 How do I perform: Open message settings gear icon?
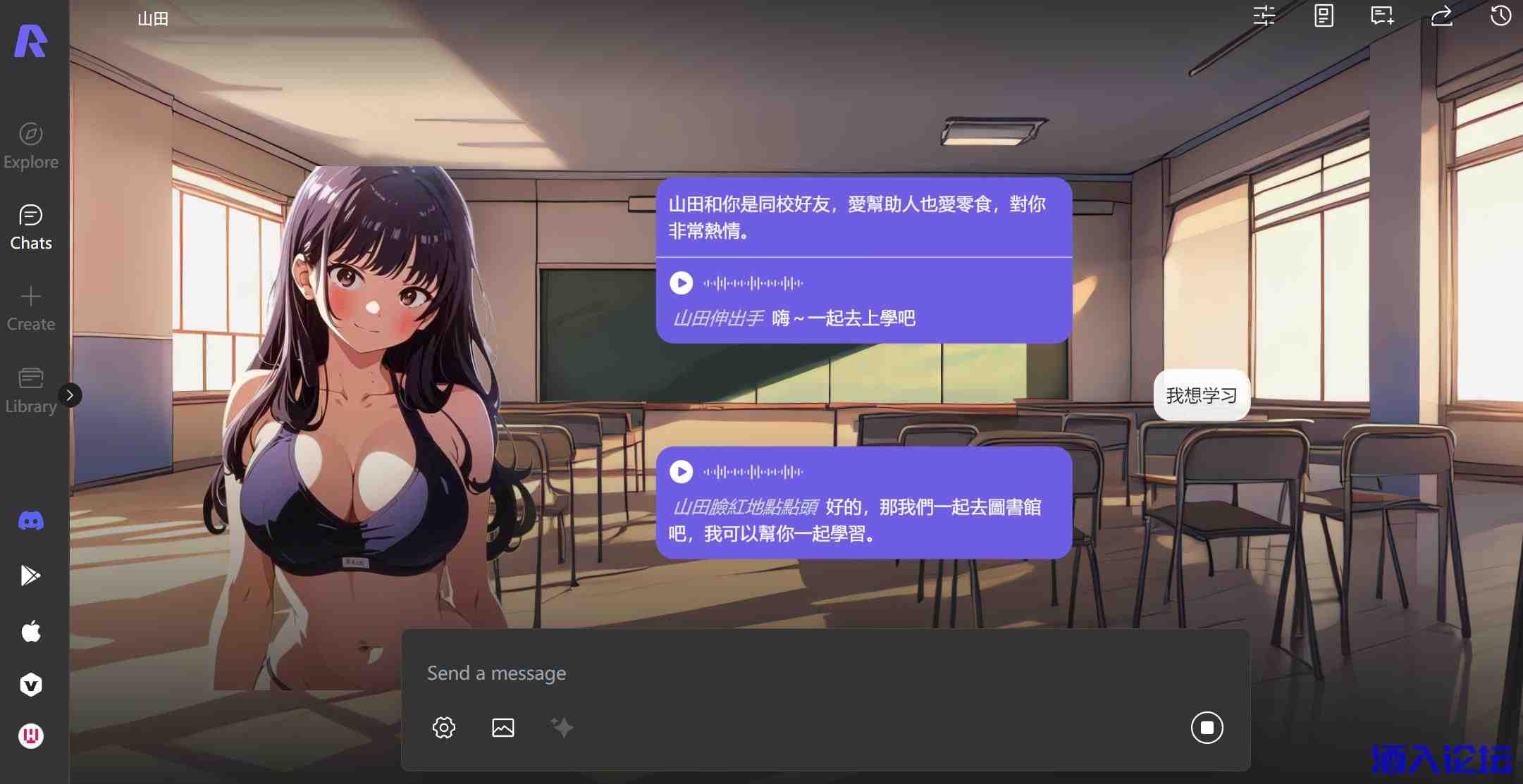point(444,727)
